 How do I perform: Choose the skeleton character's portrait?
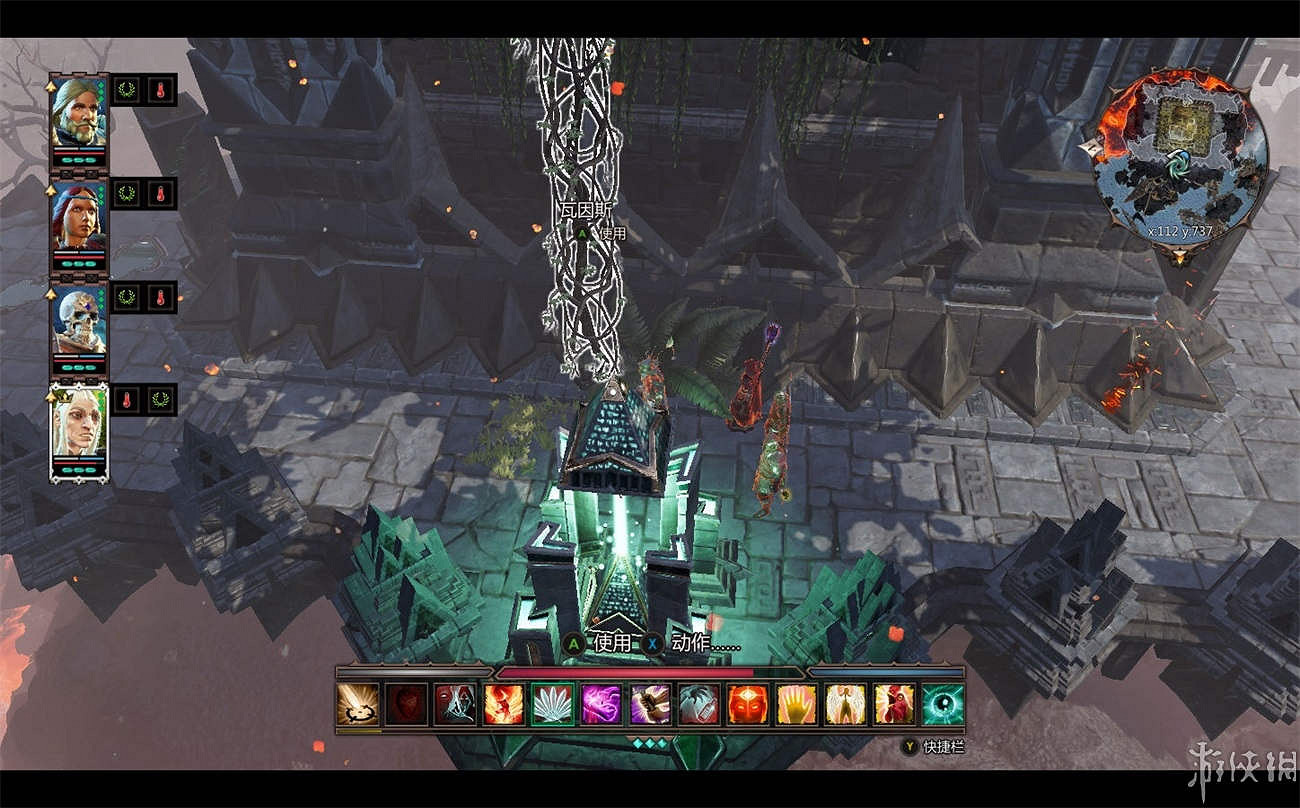coord(79,320)
